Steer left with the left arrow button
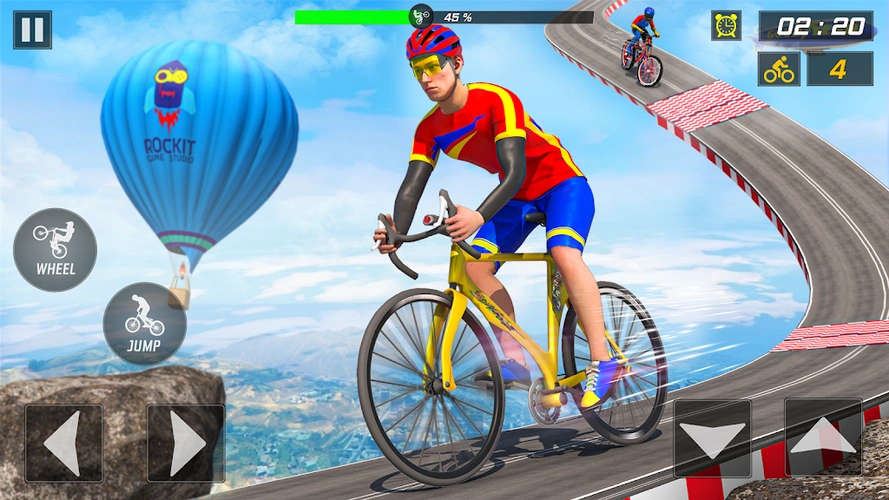 pyautogui.click(x=64, y=442)
